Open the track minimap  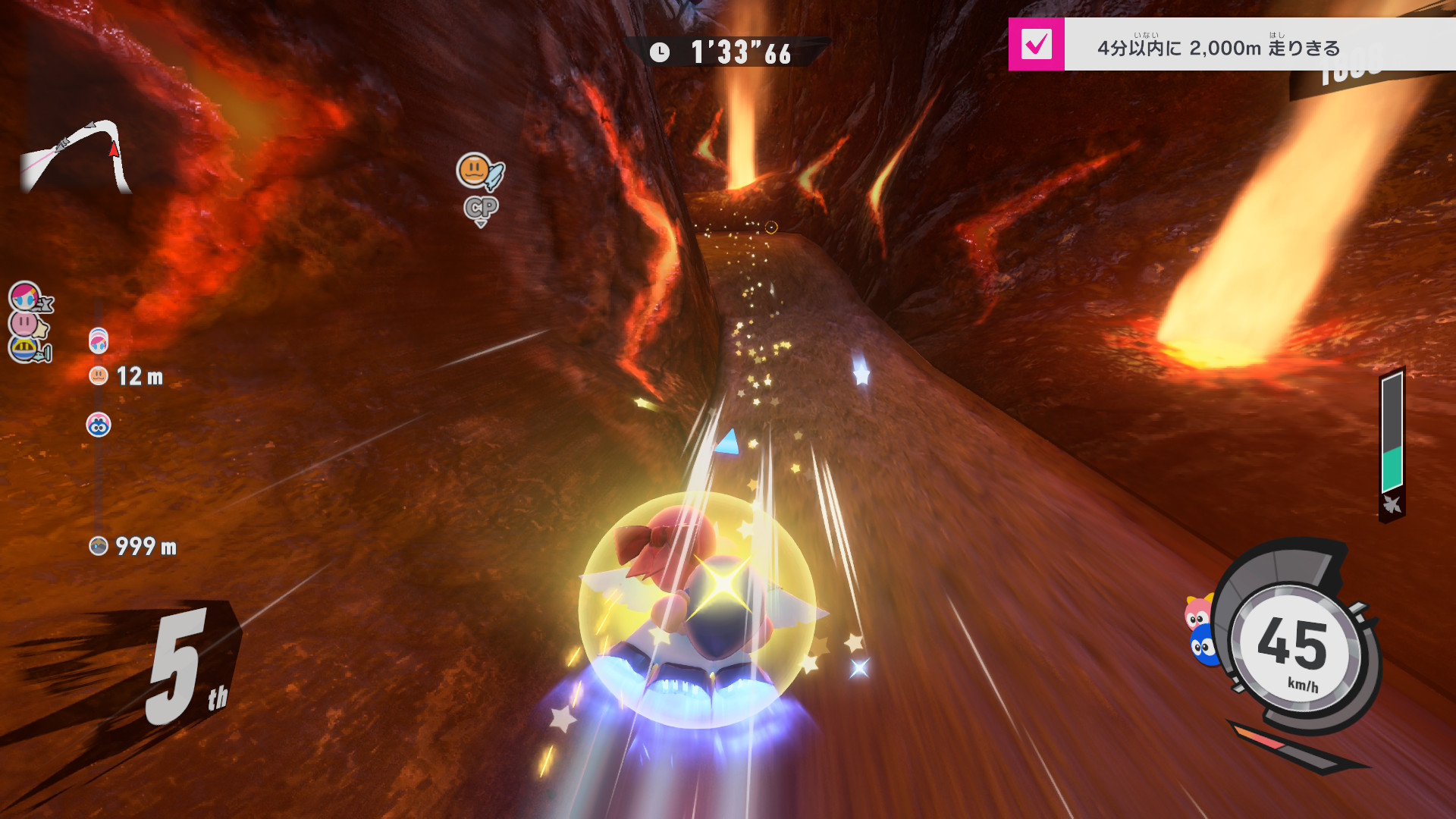coord(74,156)
